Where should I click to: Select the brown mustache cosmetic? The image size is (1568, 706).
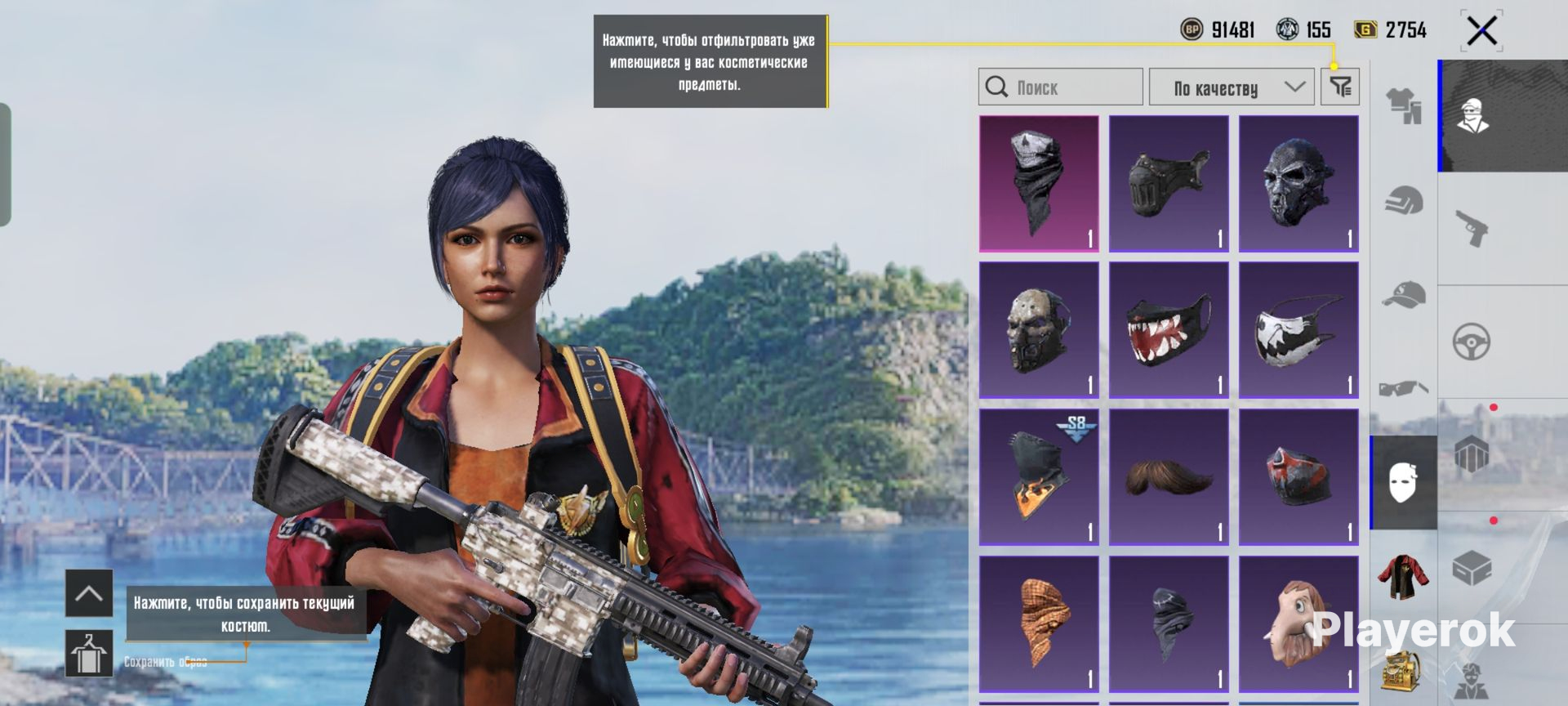coord(1169,477)
